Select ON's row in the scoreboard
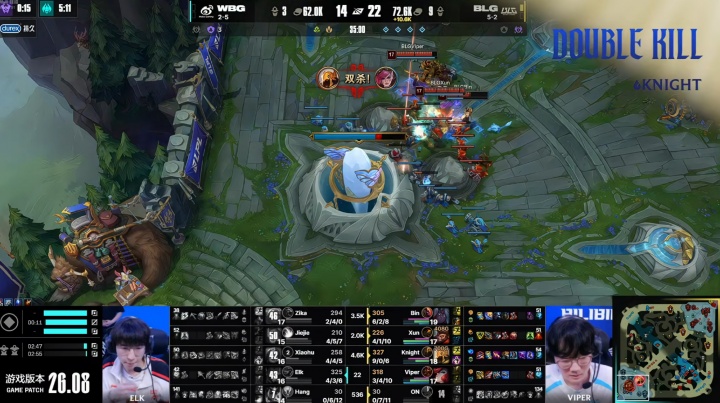The height and width of the screenshot is (403, 720). 408,393
